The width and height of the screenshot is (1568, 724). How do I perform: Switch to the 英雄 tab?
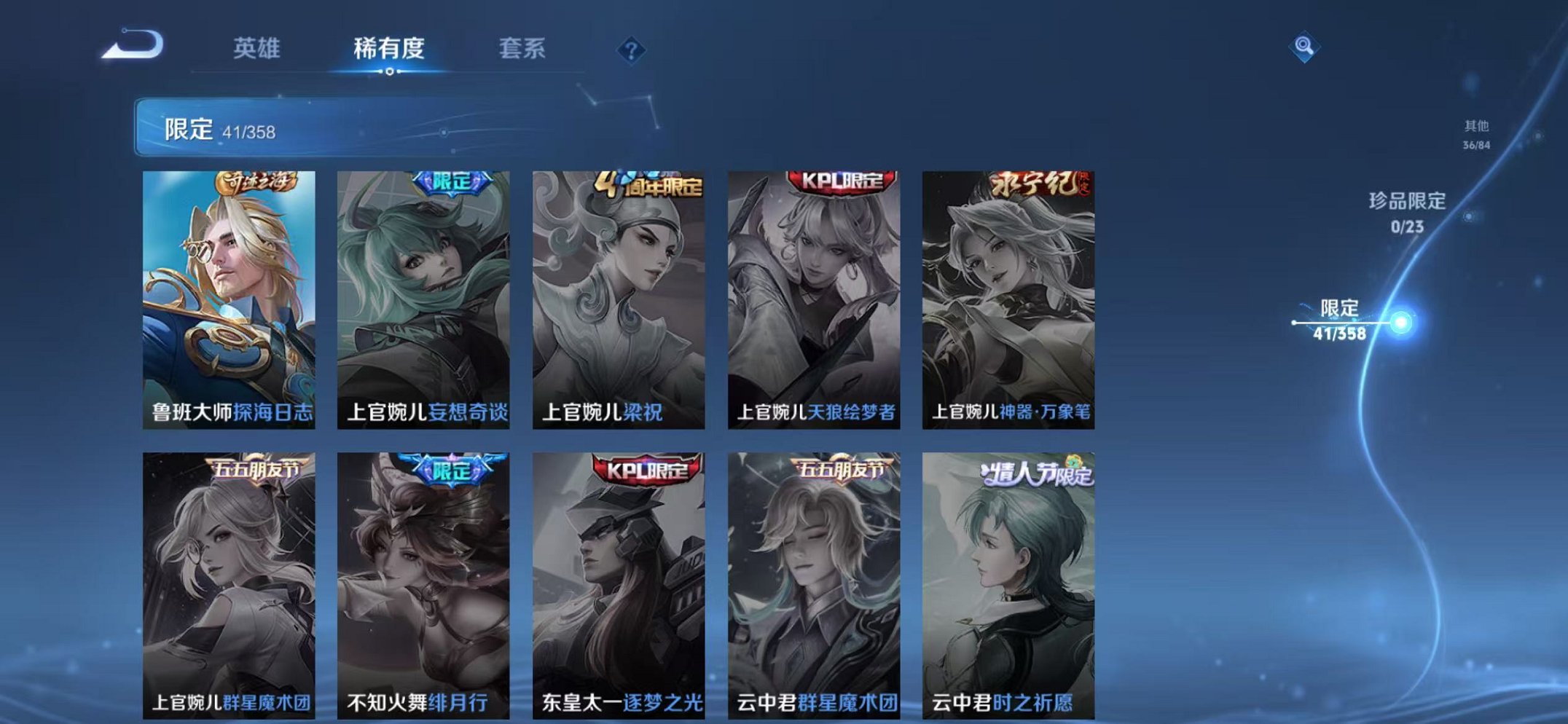point(256,50)
